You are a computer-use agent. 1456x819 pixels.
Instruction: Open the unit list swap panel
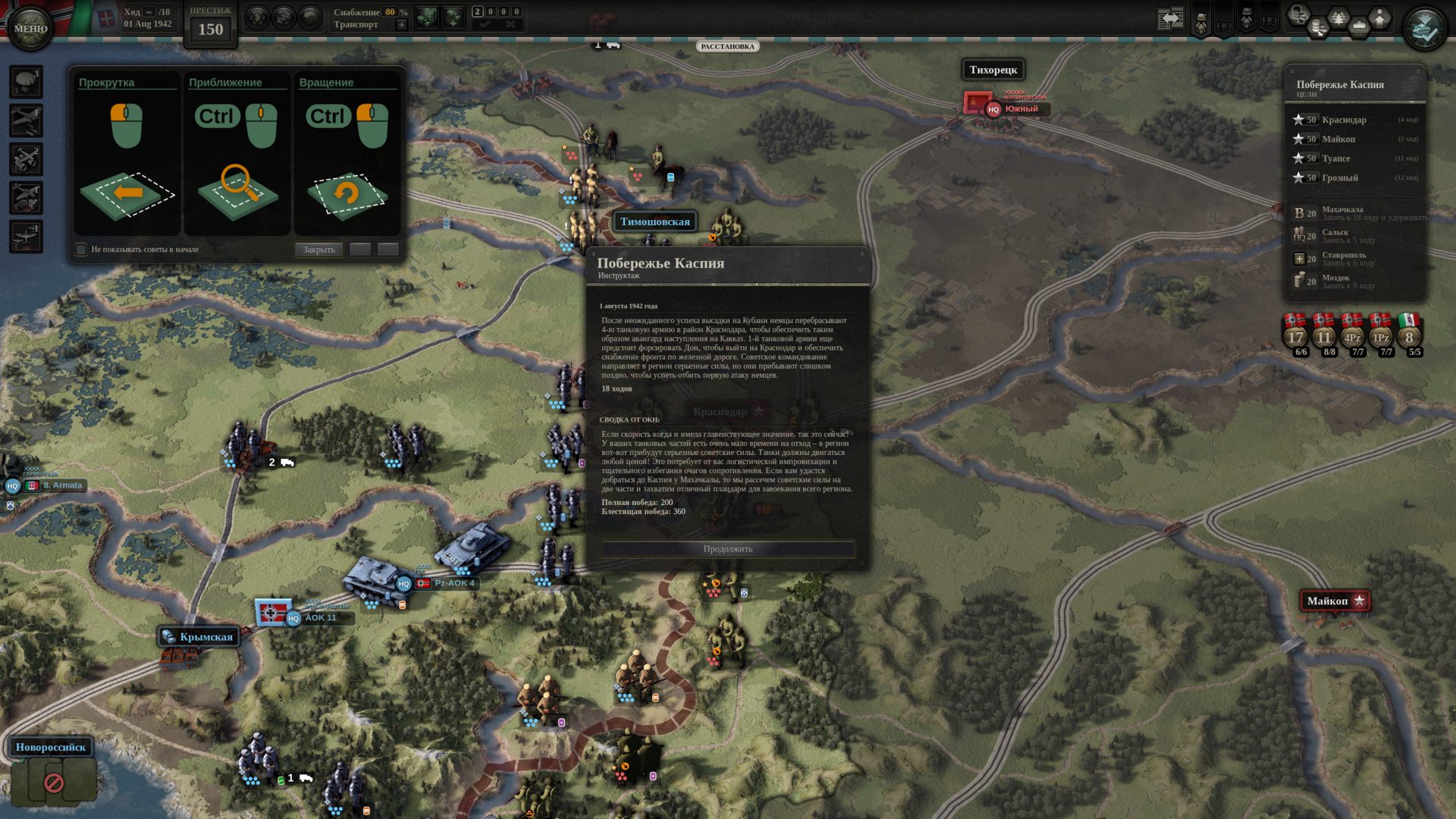(1170, 19)
